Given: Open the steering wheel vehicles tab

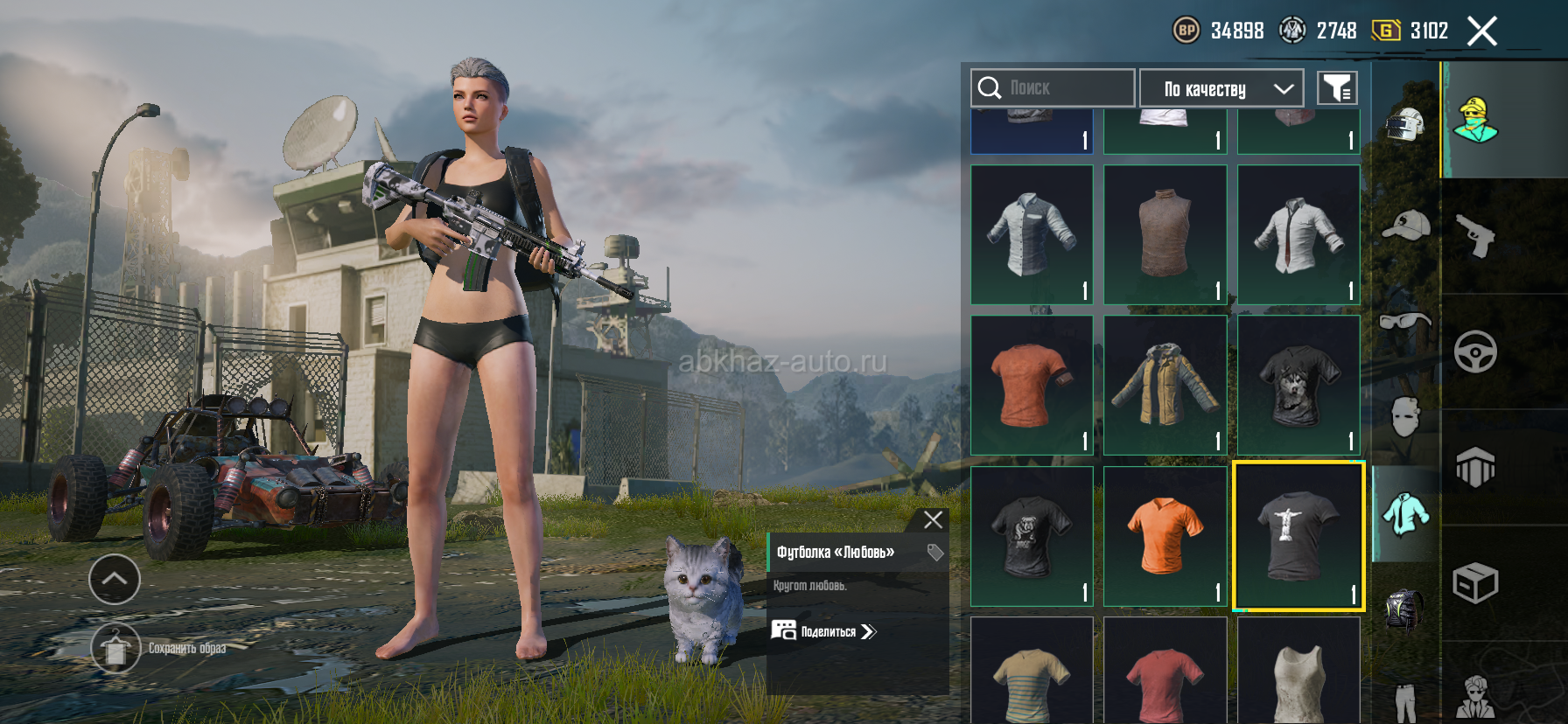Looking at the screenshot, I should (1475, 352).
